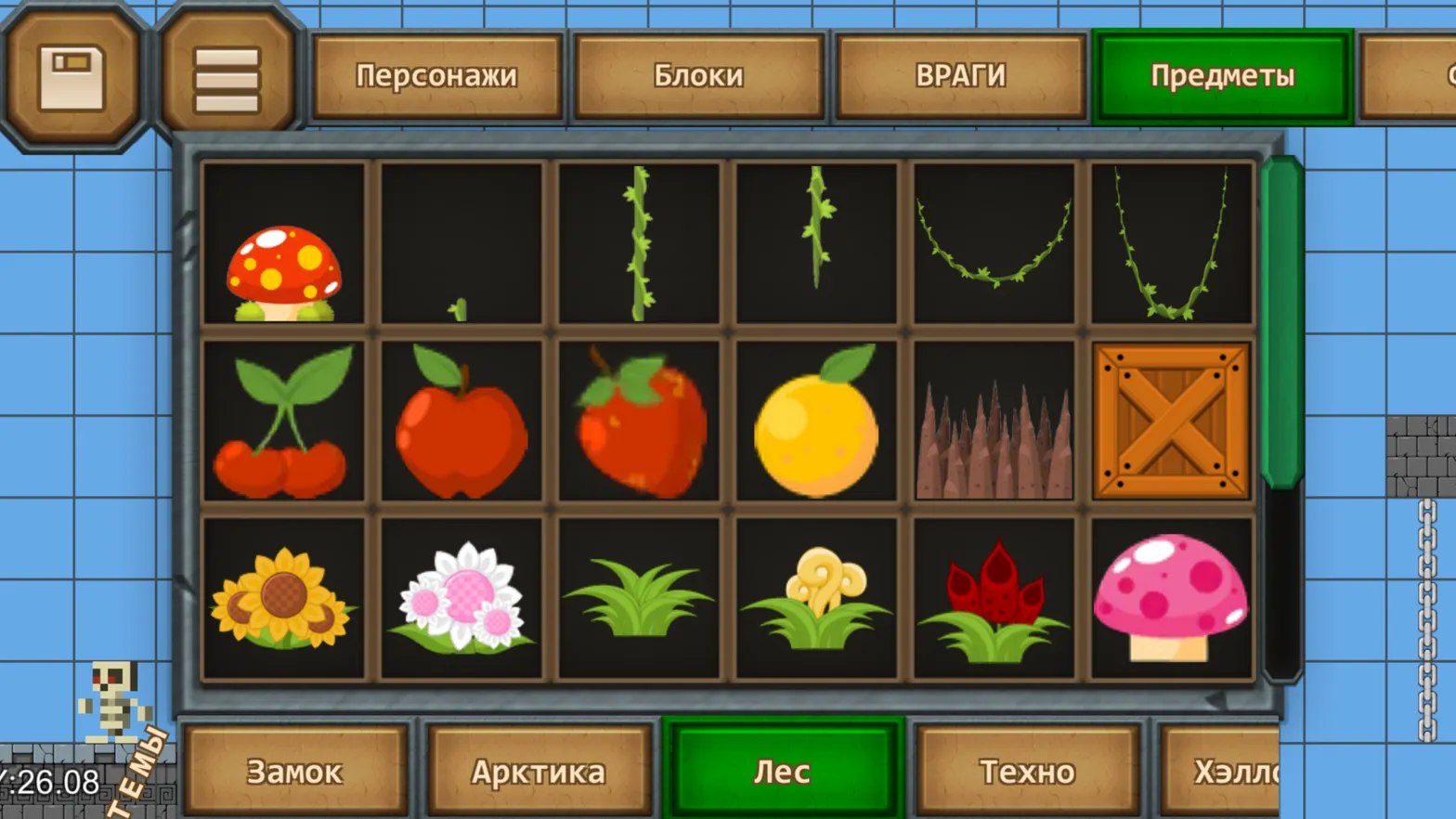The image size is (1456, 819).
Task: Select the cherries item
Action: coord(286,422)
